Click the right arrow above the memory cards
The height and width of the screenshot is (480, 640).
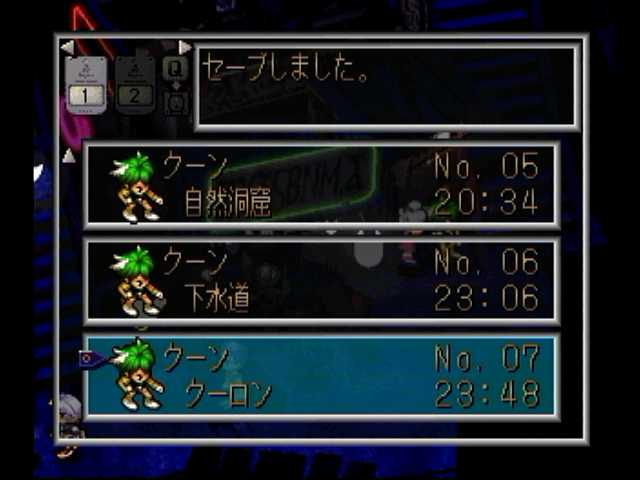(184, 47)
